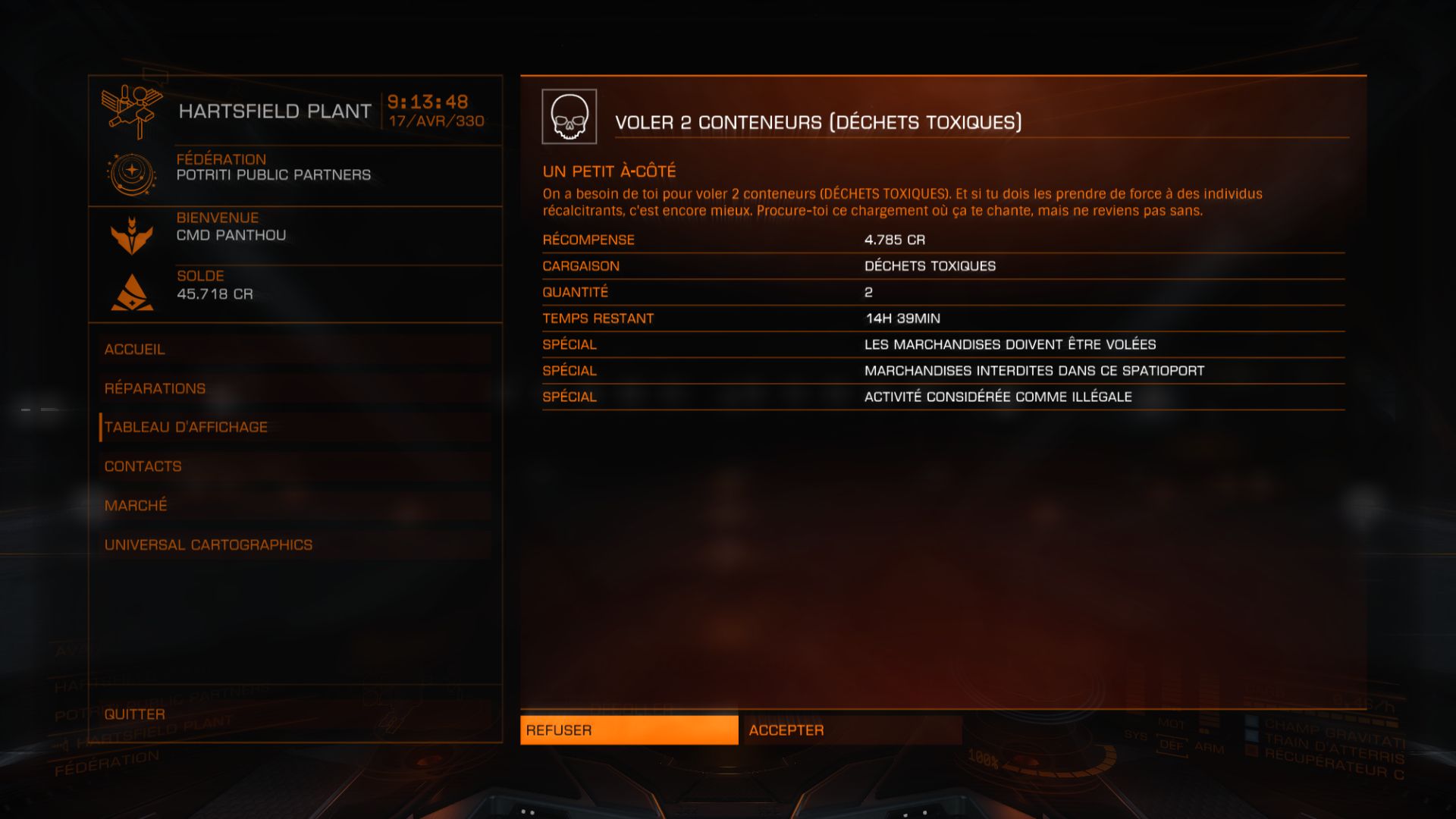Select the DEF power distribution indicator

(x=1171, y=747)
